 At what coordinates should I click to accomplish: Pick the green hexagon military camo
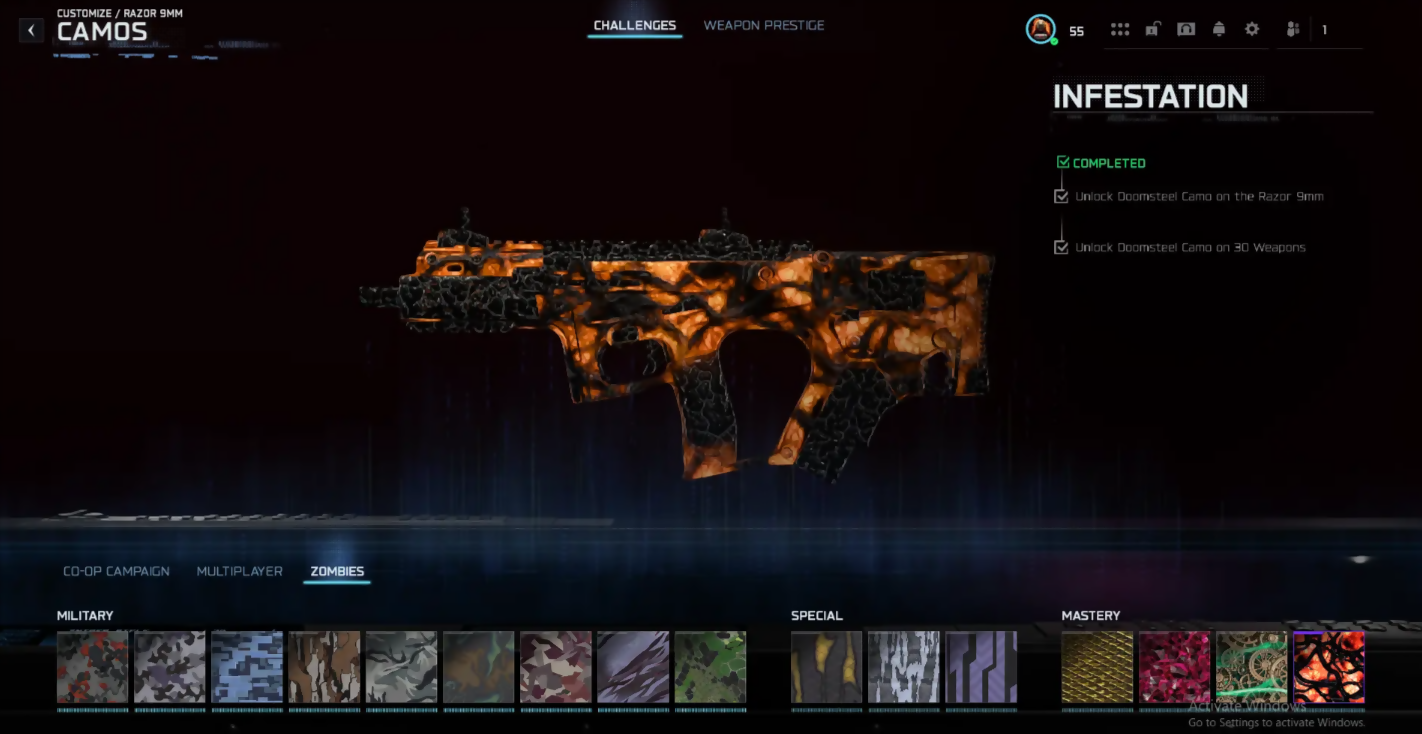click(710, 666)
